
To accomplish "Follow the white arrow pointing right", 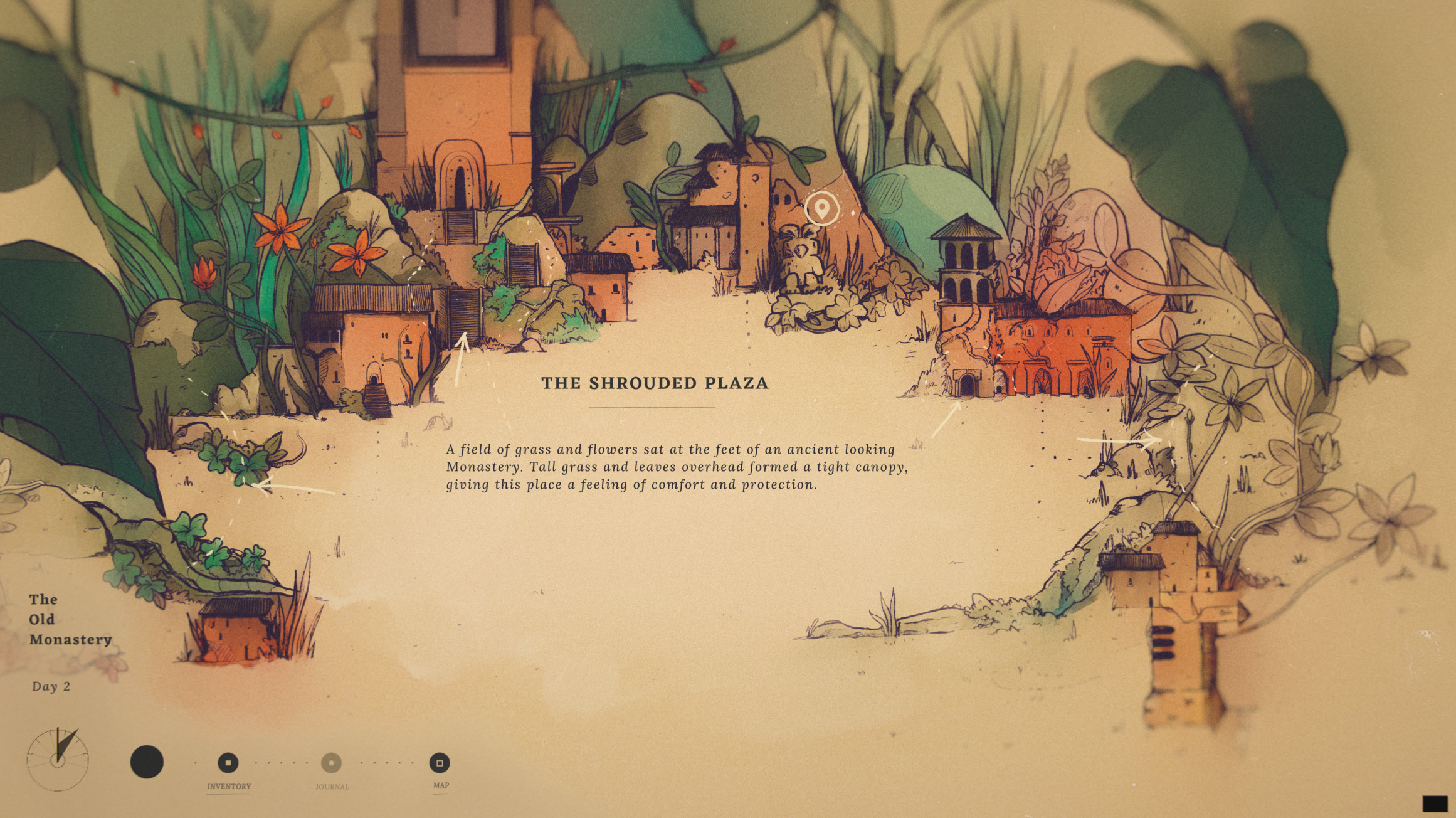I will coord(1119,440).
